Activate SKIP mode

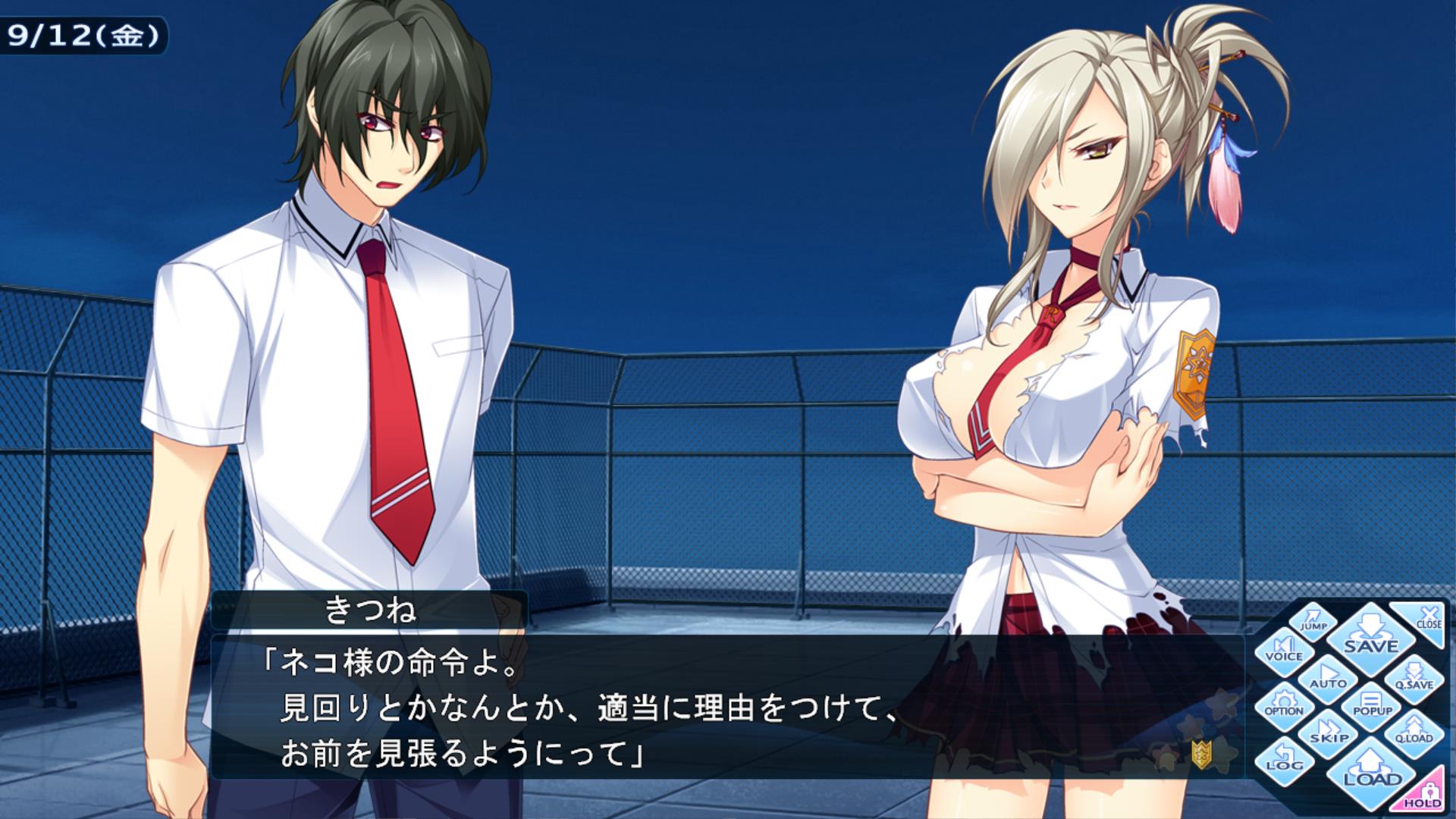1329,733
